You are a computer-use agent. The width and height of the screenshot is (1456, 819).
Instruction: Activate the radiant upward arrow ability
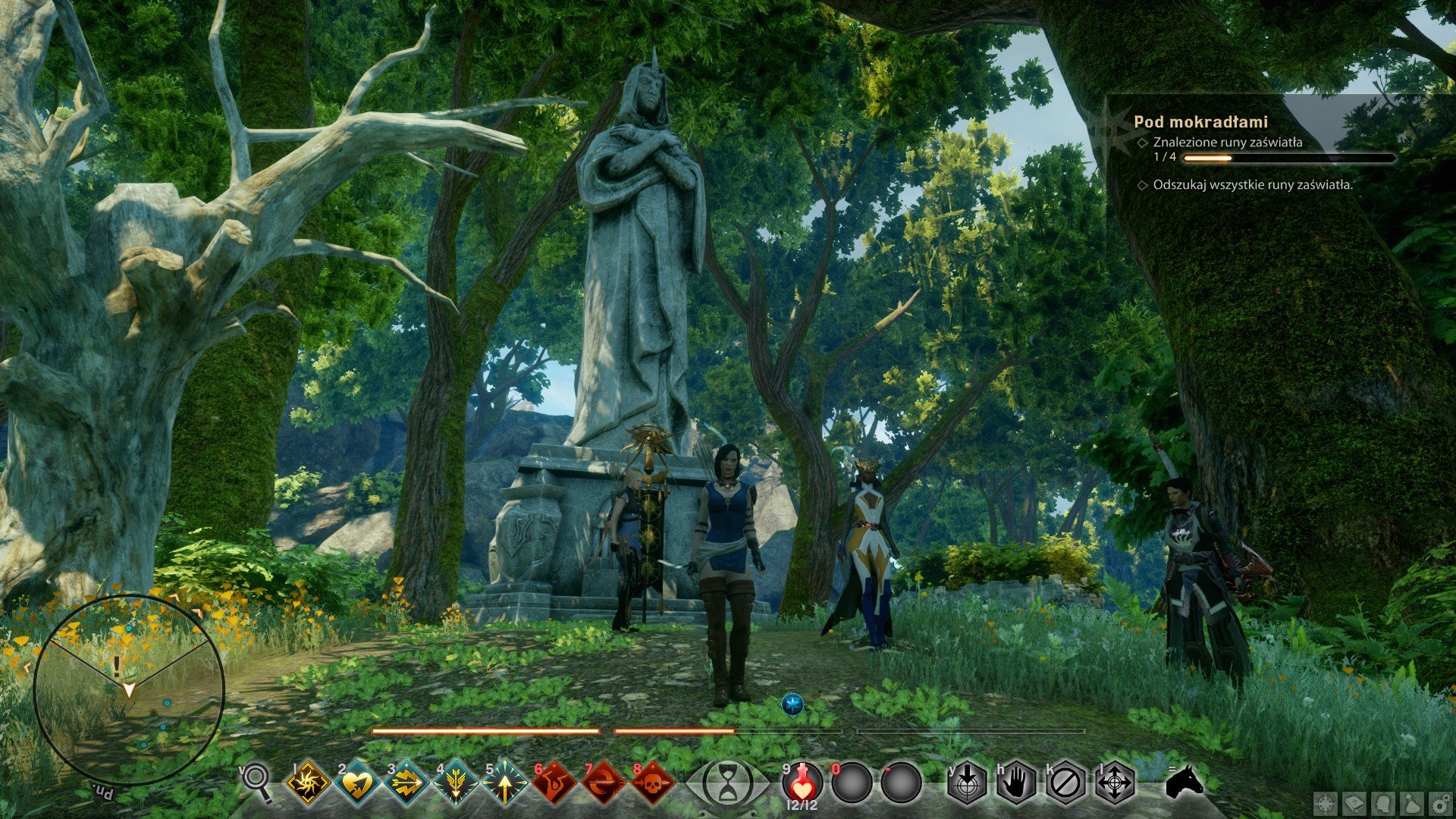point(505,783)
